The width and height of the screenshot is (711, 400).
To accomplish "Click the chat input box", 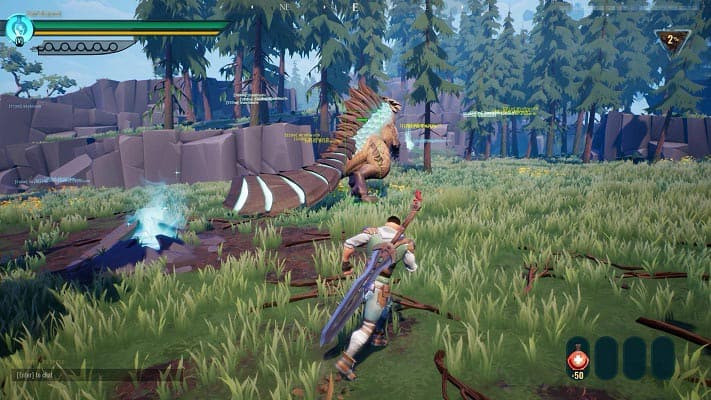I will tap(70, 375).
